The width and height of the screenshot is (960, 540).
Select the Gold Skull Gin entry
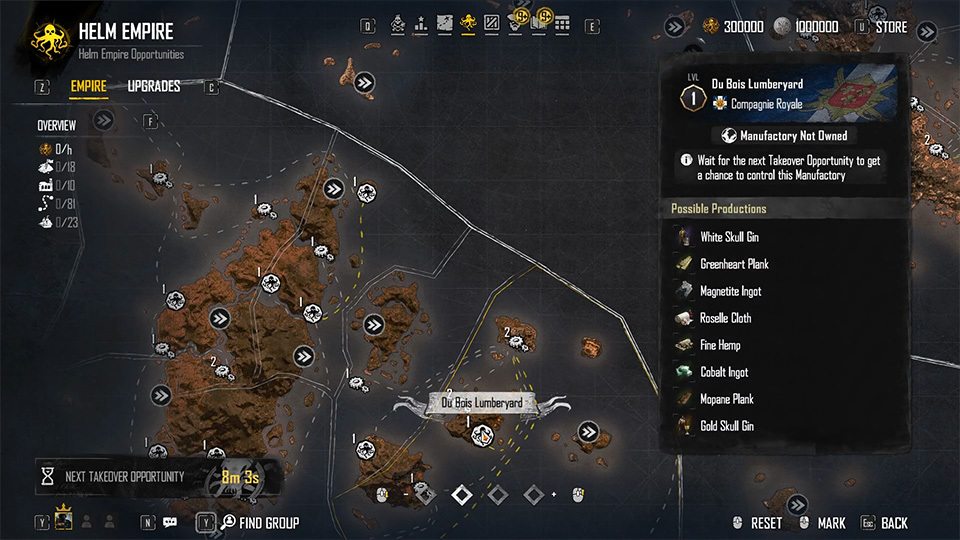(x=727, y=426)
